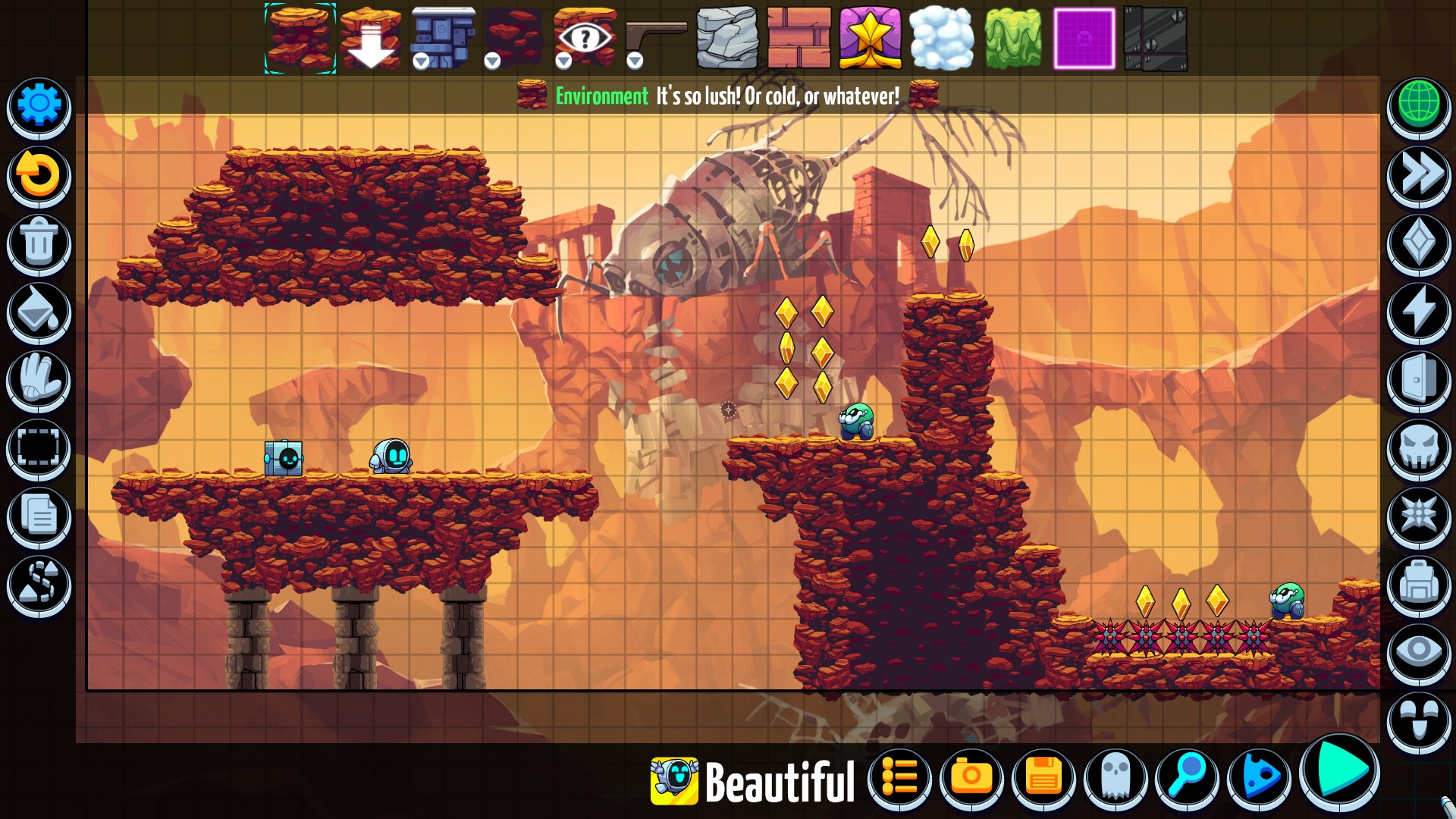Open the green globe category

pos(1419,105)
